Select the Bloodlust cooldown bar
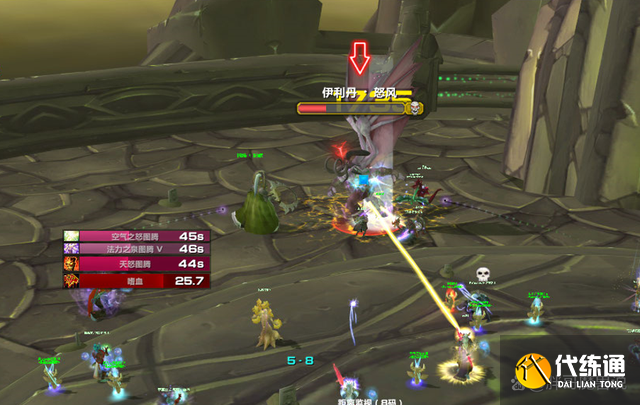This screenshot has height=405, width=640. point(134,281)
